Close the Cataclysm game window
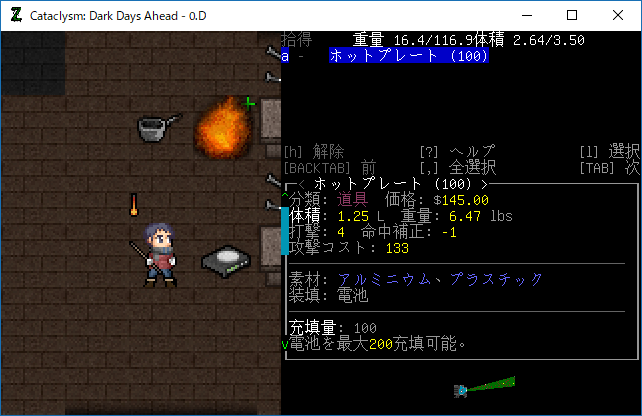Screen dimensions: 642x416 [618, 15]
